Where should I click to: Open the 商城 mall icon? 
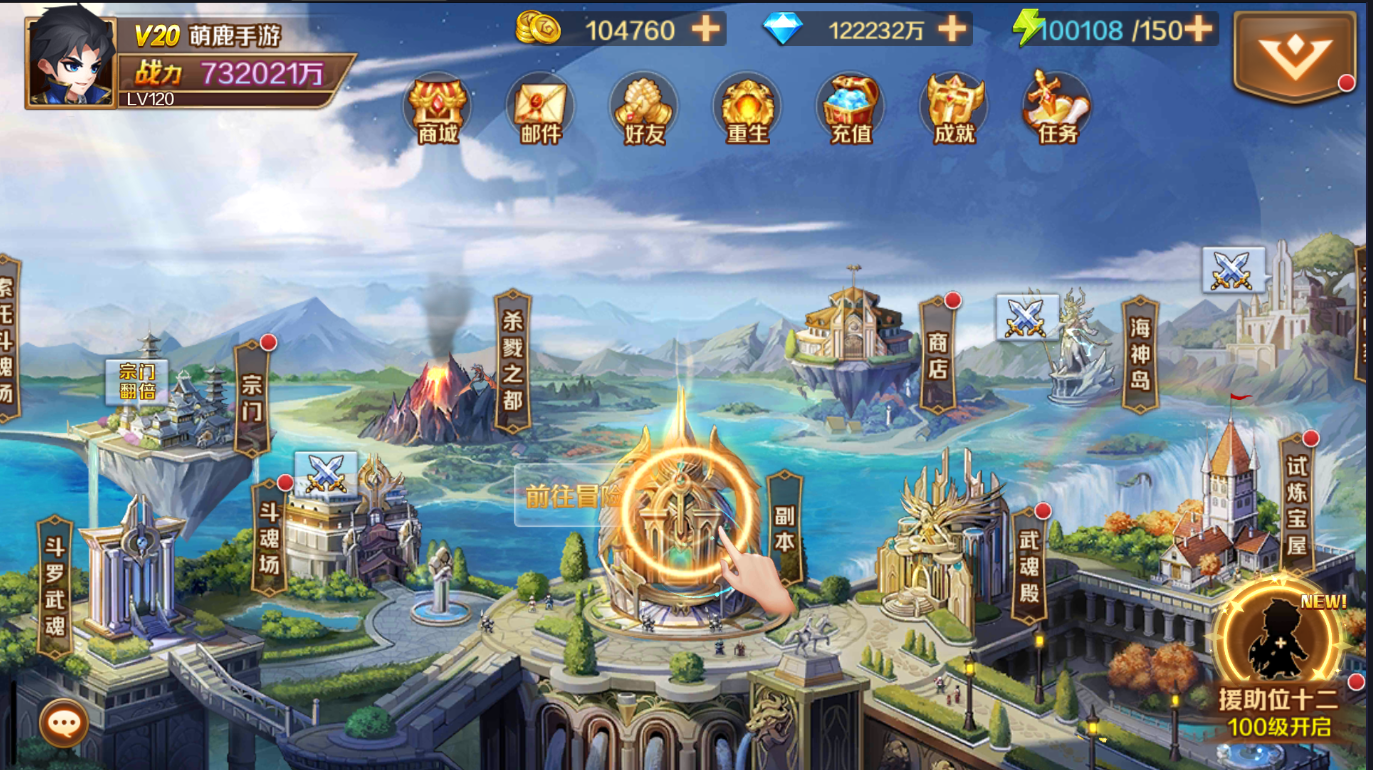[x=437, y=108]
